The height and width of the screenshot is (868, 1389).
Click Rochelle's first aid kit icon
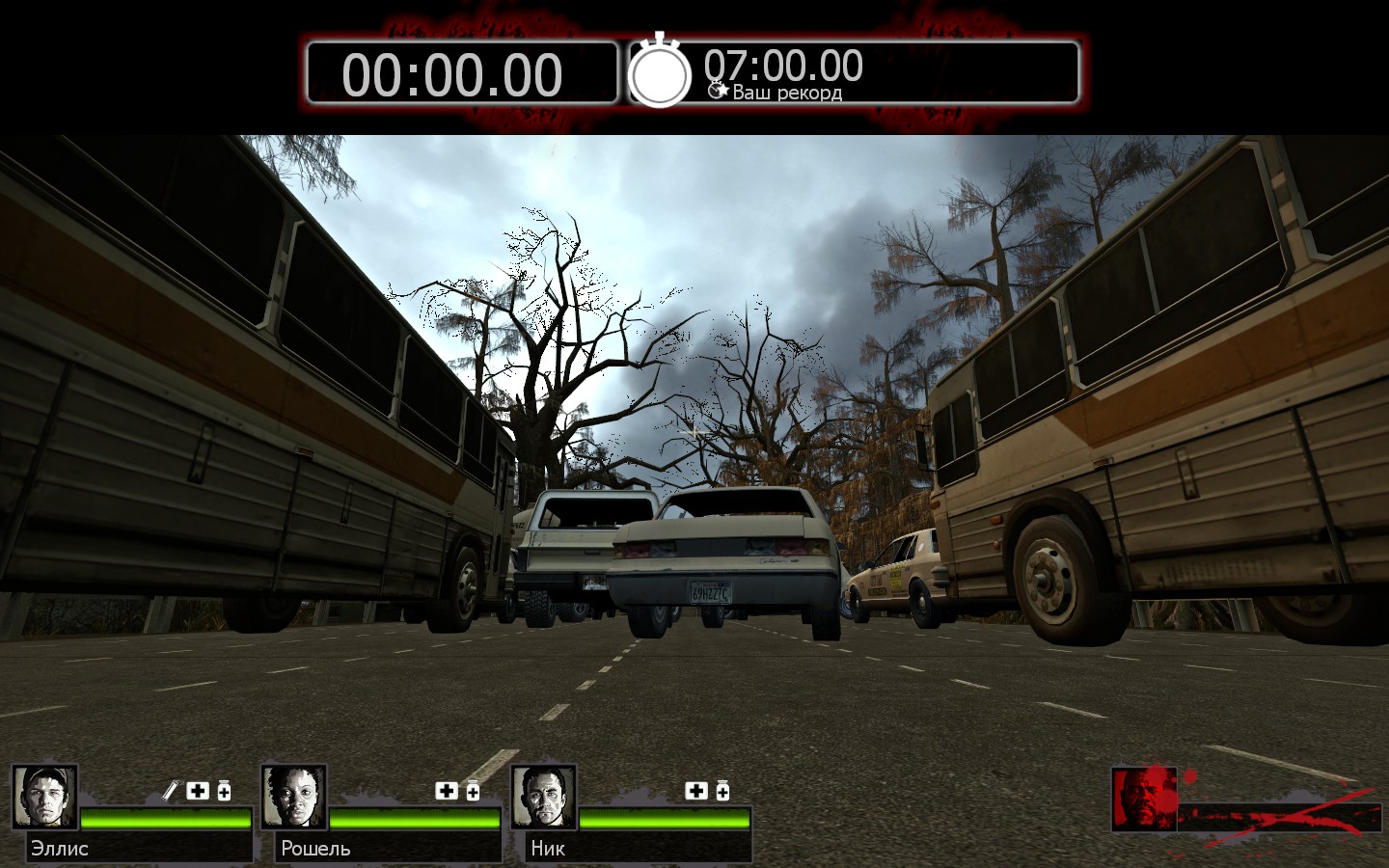[x=447, y=791]
